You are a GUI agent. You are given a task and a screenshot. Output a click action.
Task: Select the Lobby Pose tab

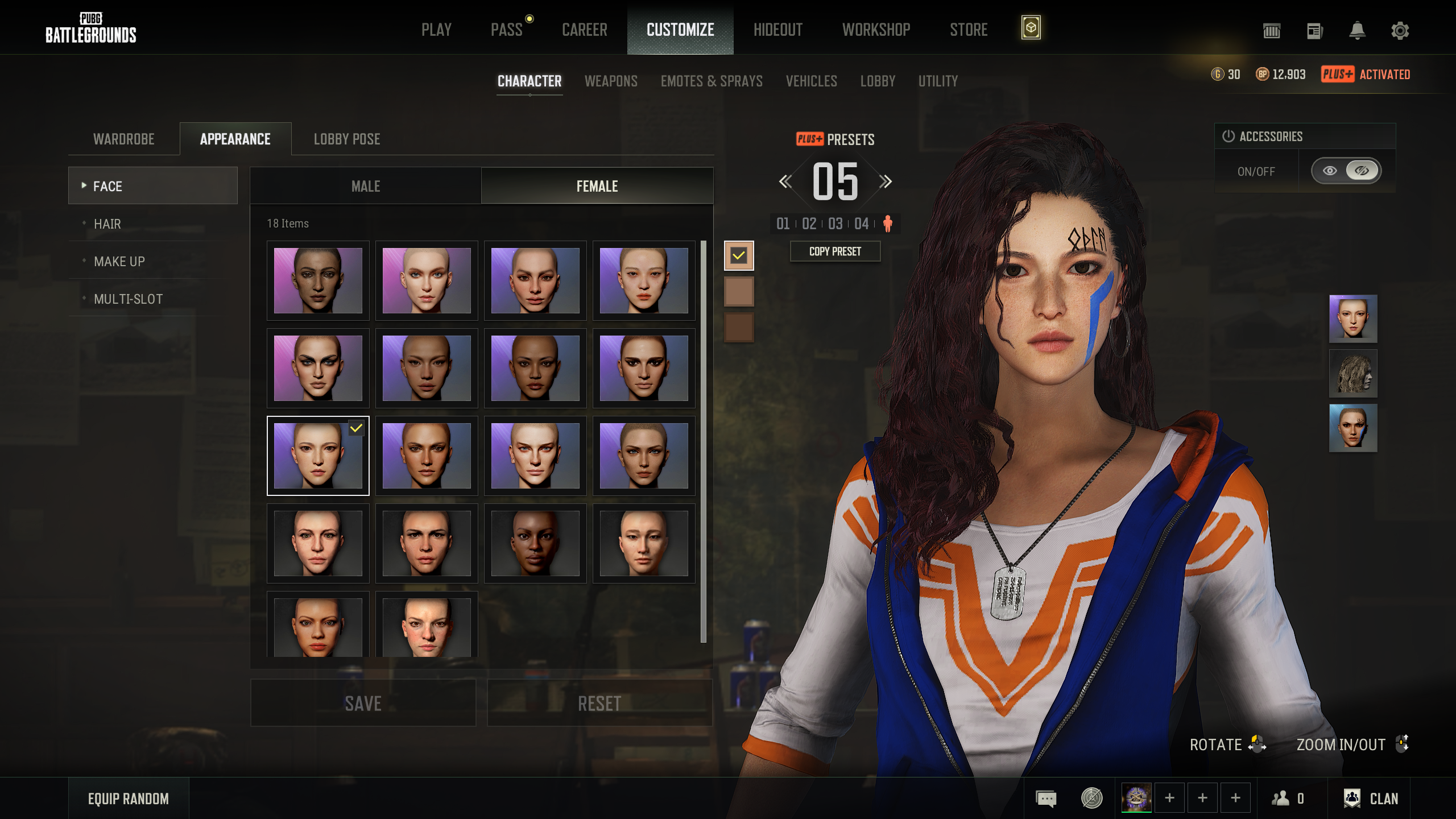[x=347, y=139]
